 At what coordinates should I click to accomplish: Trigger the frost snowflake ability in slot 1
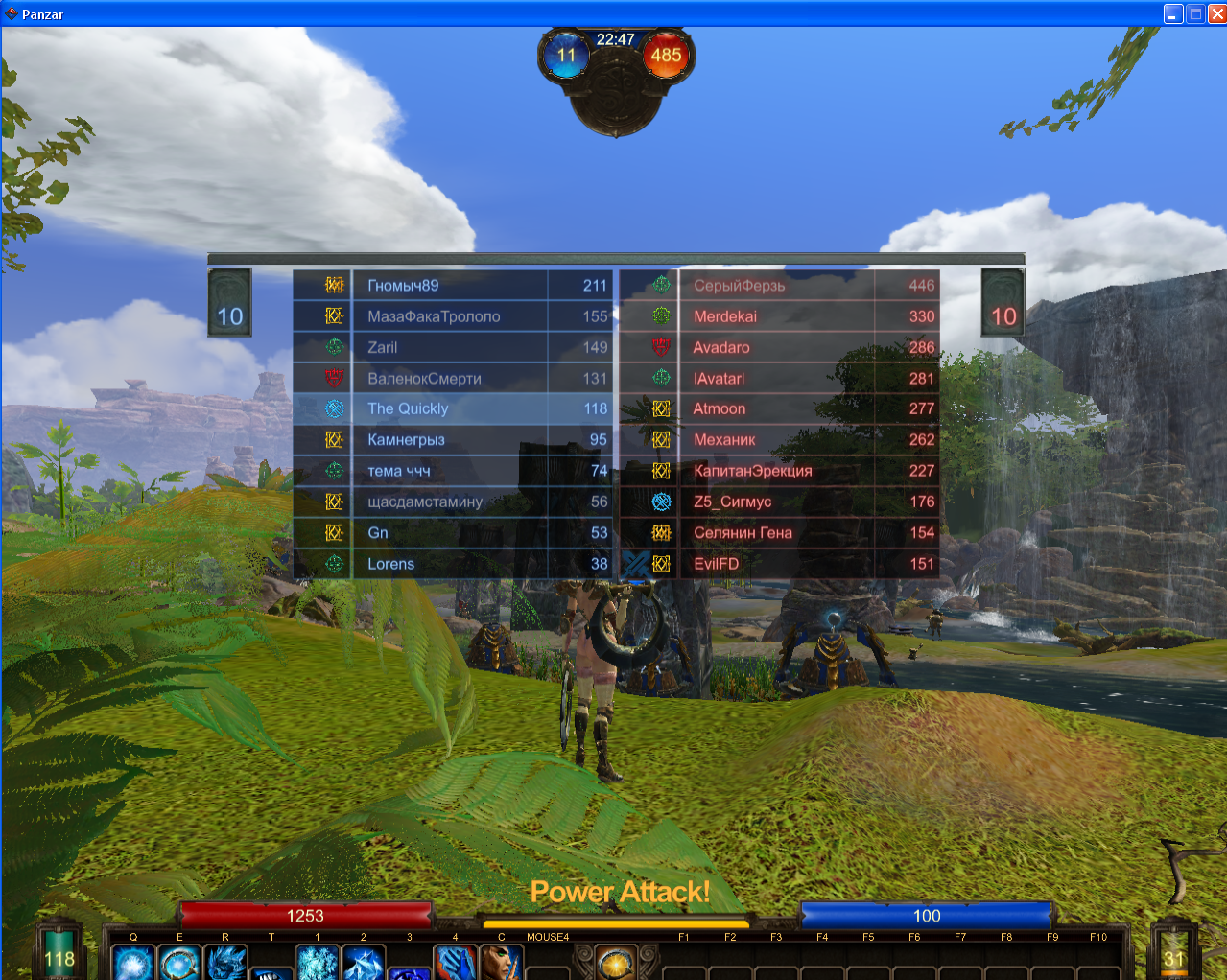point(318,963)
